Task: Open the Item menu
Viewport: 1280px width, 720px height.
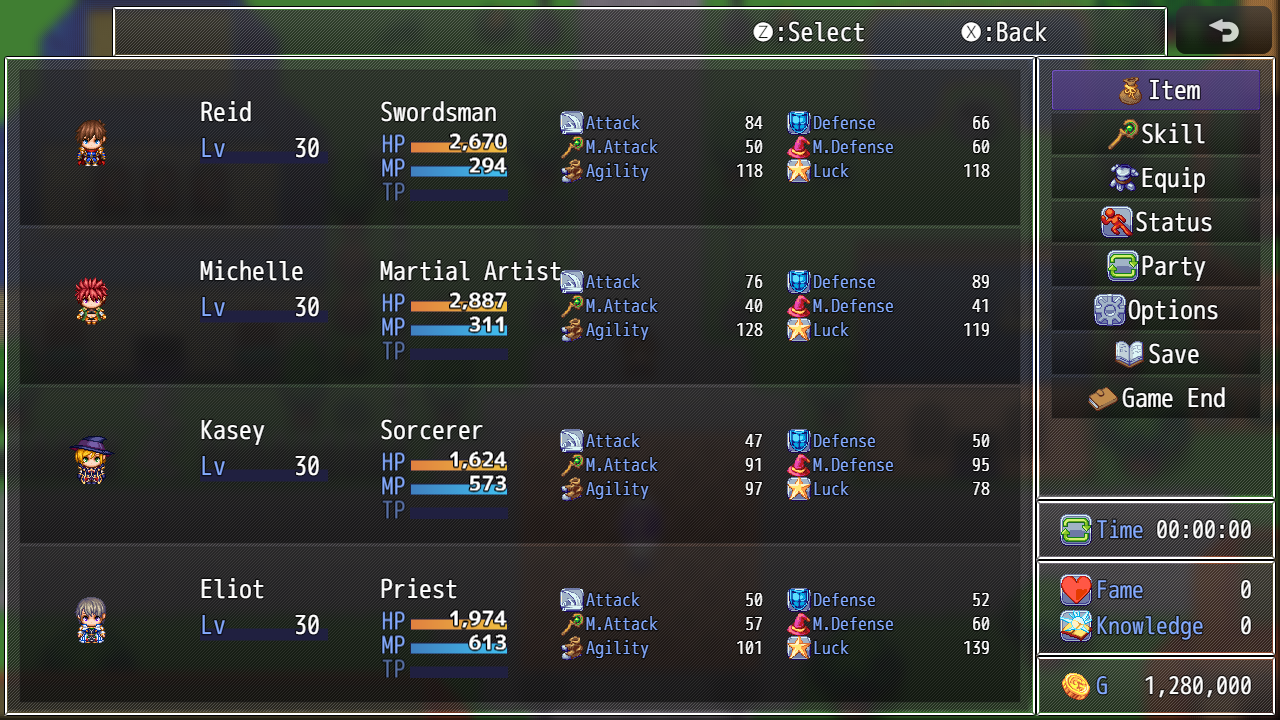Action: click(x=1155, y=90)
